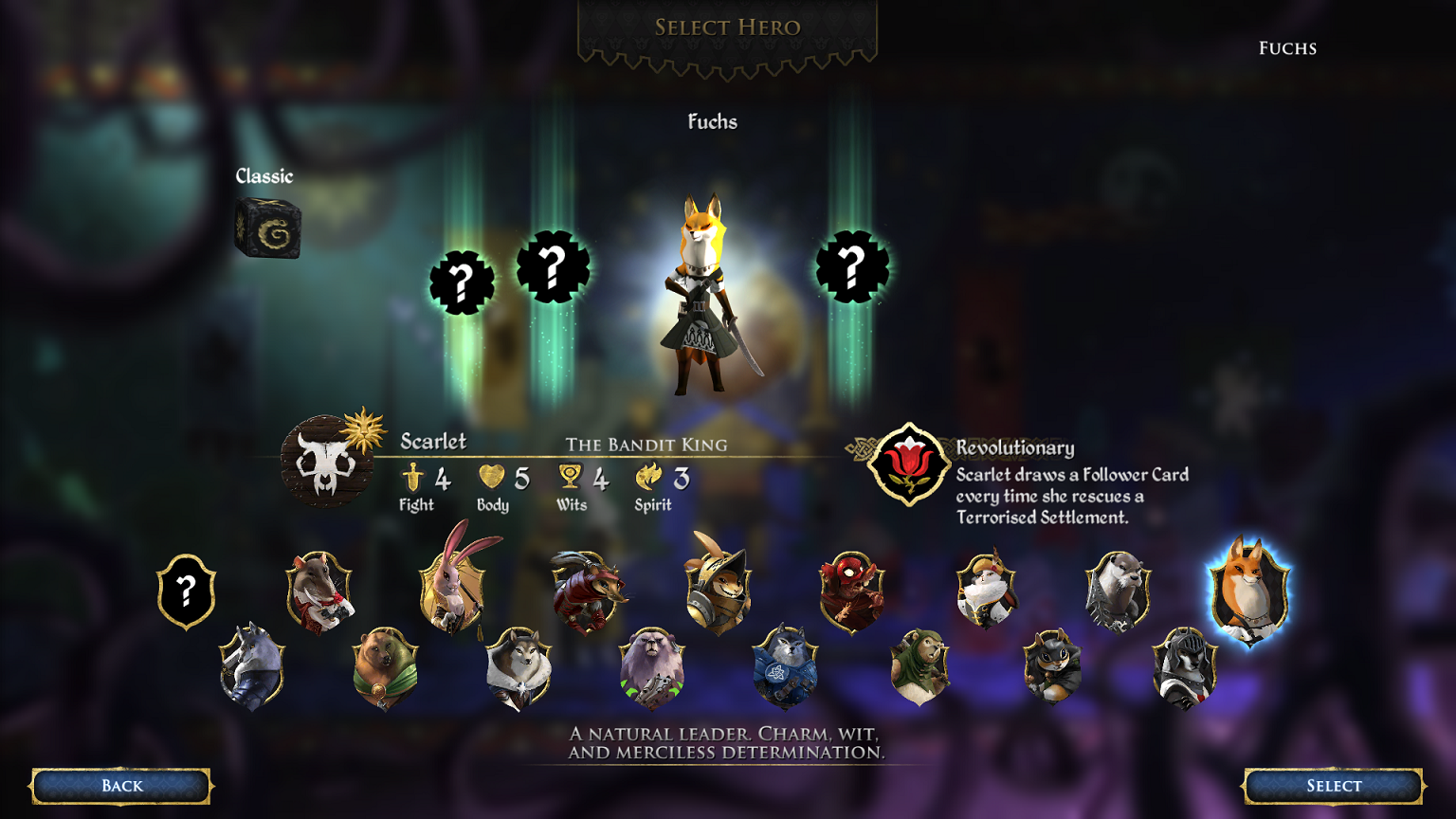1456x819 pixels.
Task: Pick Ghor the green-hooded bear
Action: pos(919,667)
